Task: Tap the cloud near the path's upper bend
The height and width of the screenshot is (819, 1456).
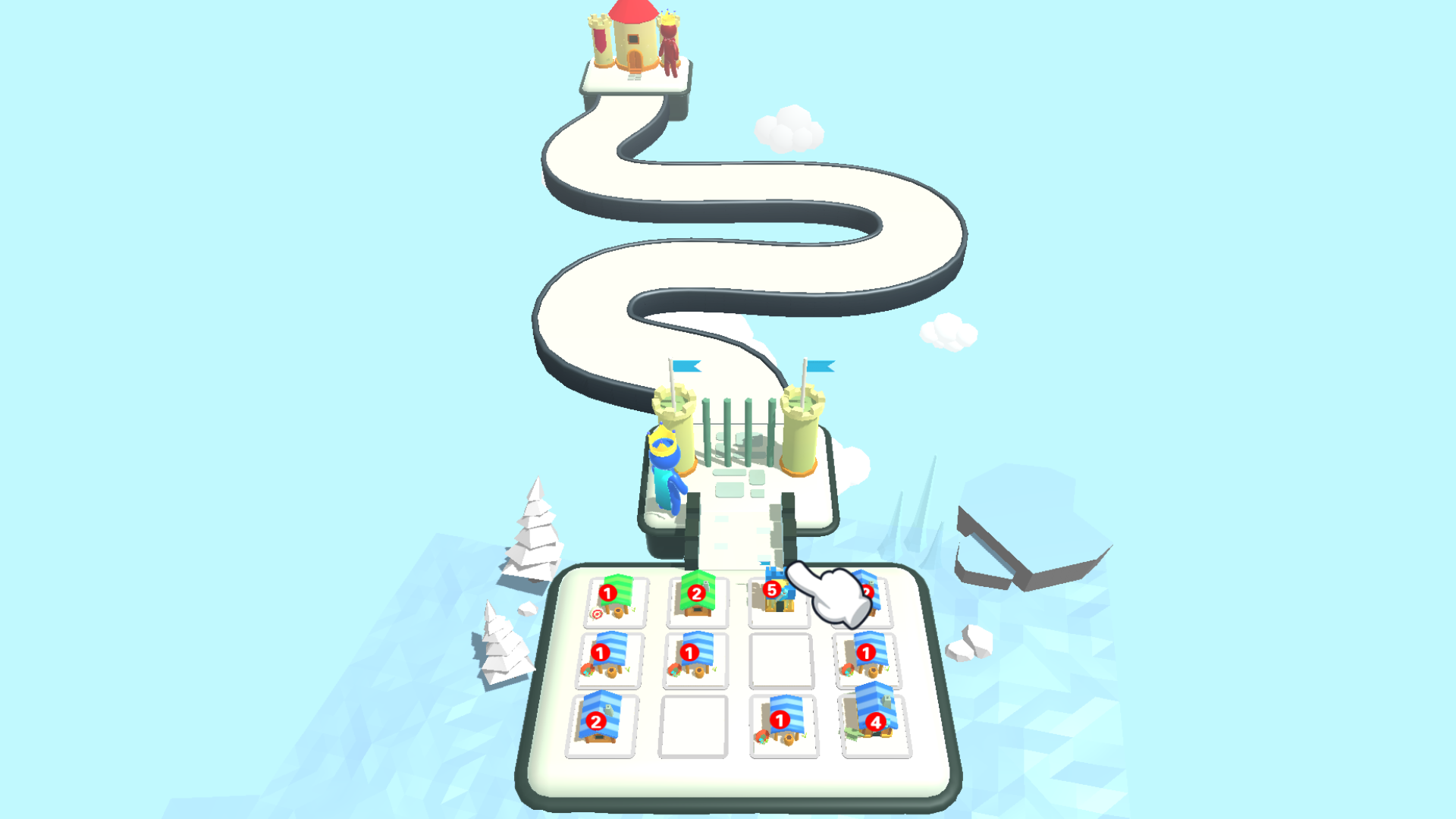Action: (x=789, y=129)
